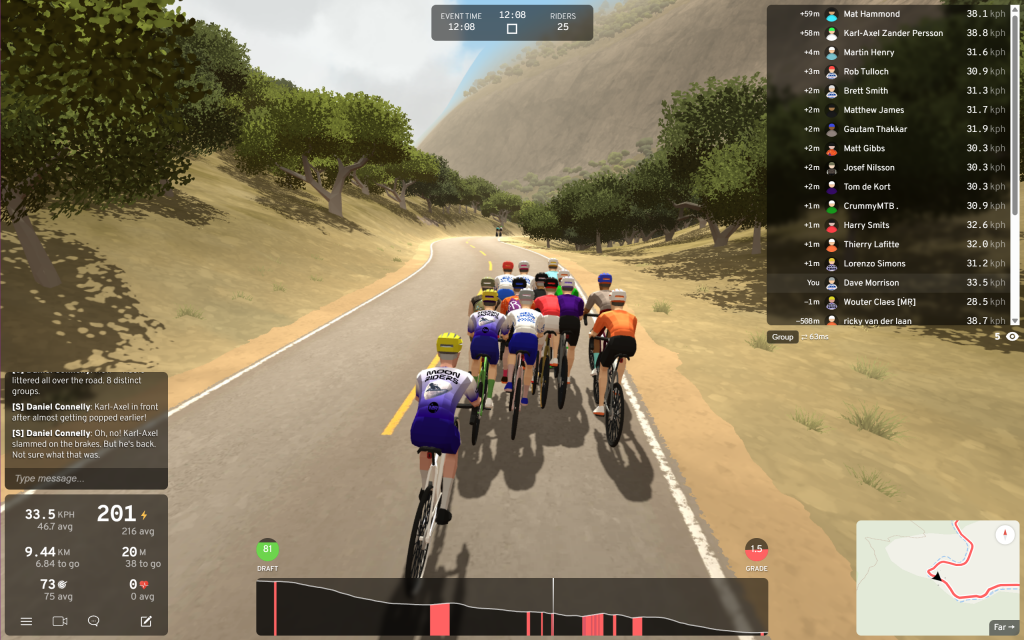Select the Group filter button
This screenshot has height=640, width=1024.
click(782, 337)
